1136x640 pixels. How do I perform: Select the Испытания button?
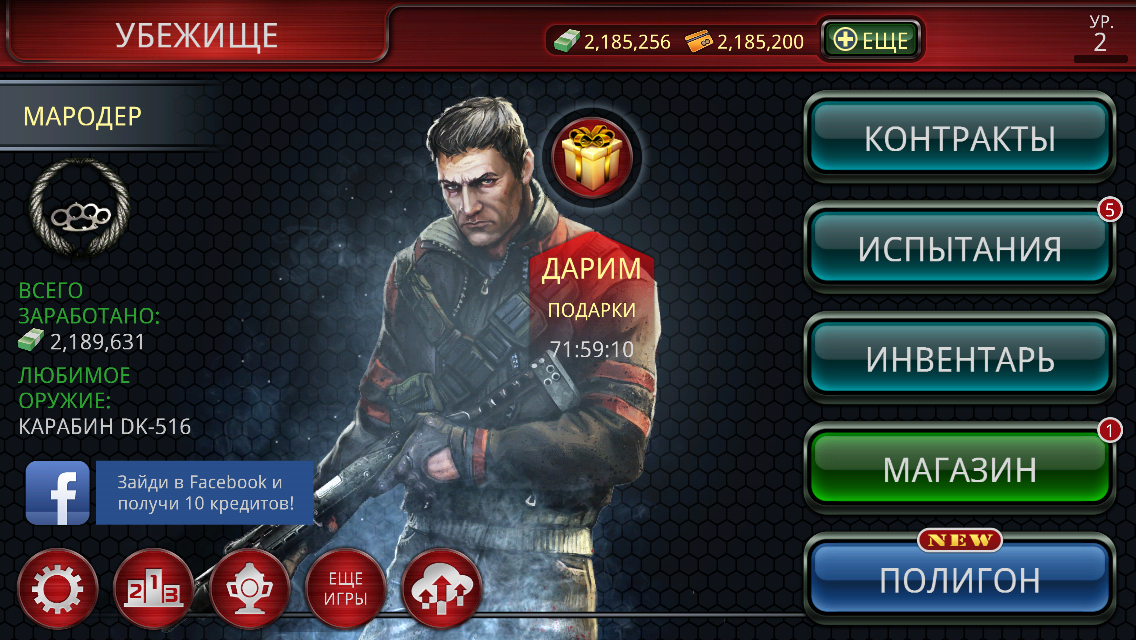[x=960, y=249]
